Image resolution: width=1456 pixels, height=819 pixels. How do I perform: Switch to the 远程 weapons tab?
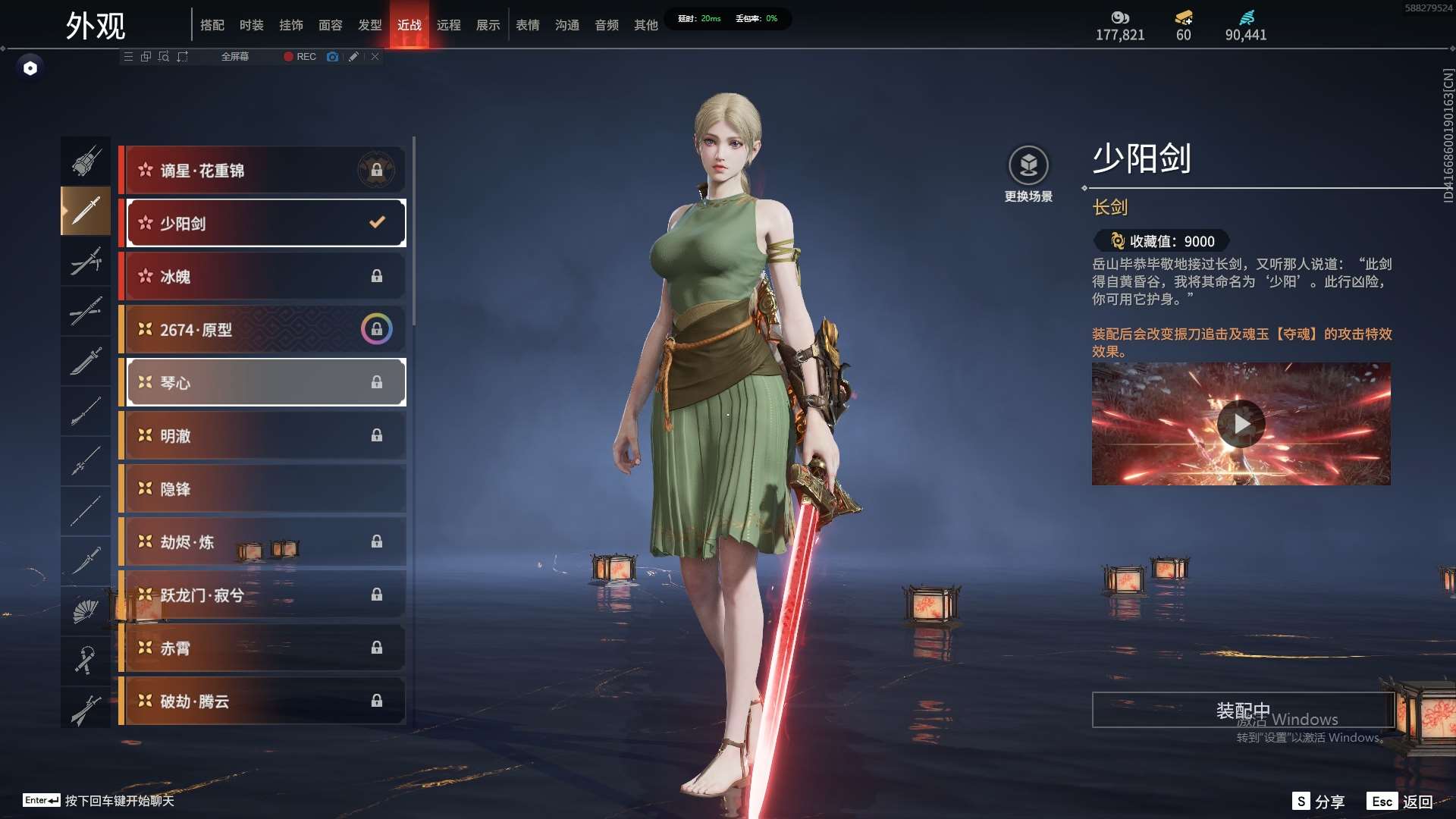448,25
